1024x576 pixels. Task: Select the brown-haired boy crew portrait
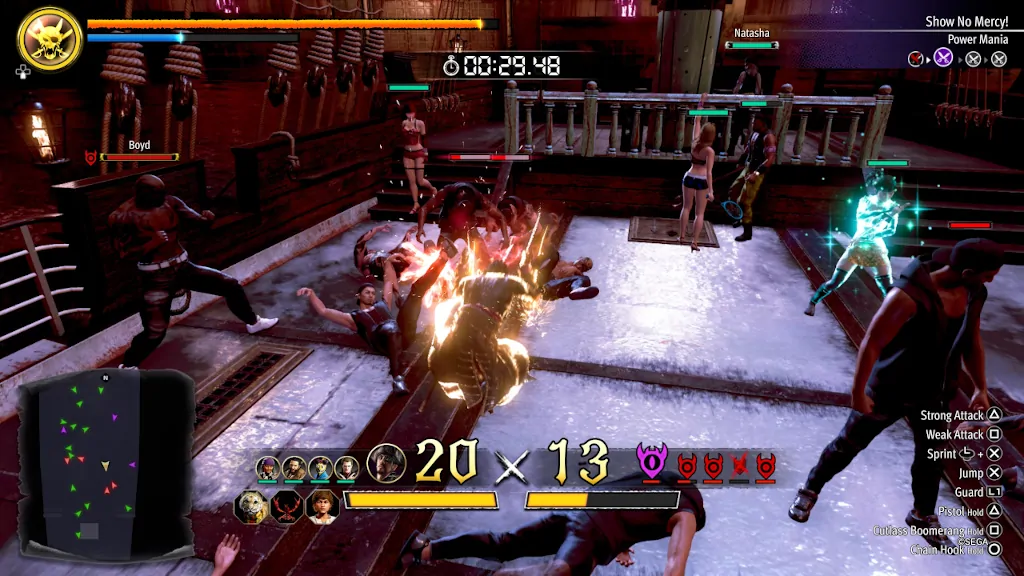(x=322, y=506)
